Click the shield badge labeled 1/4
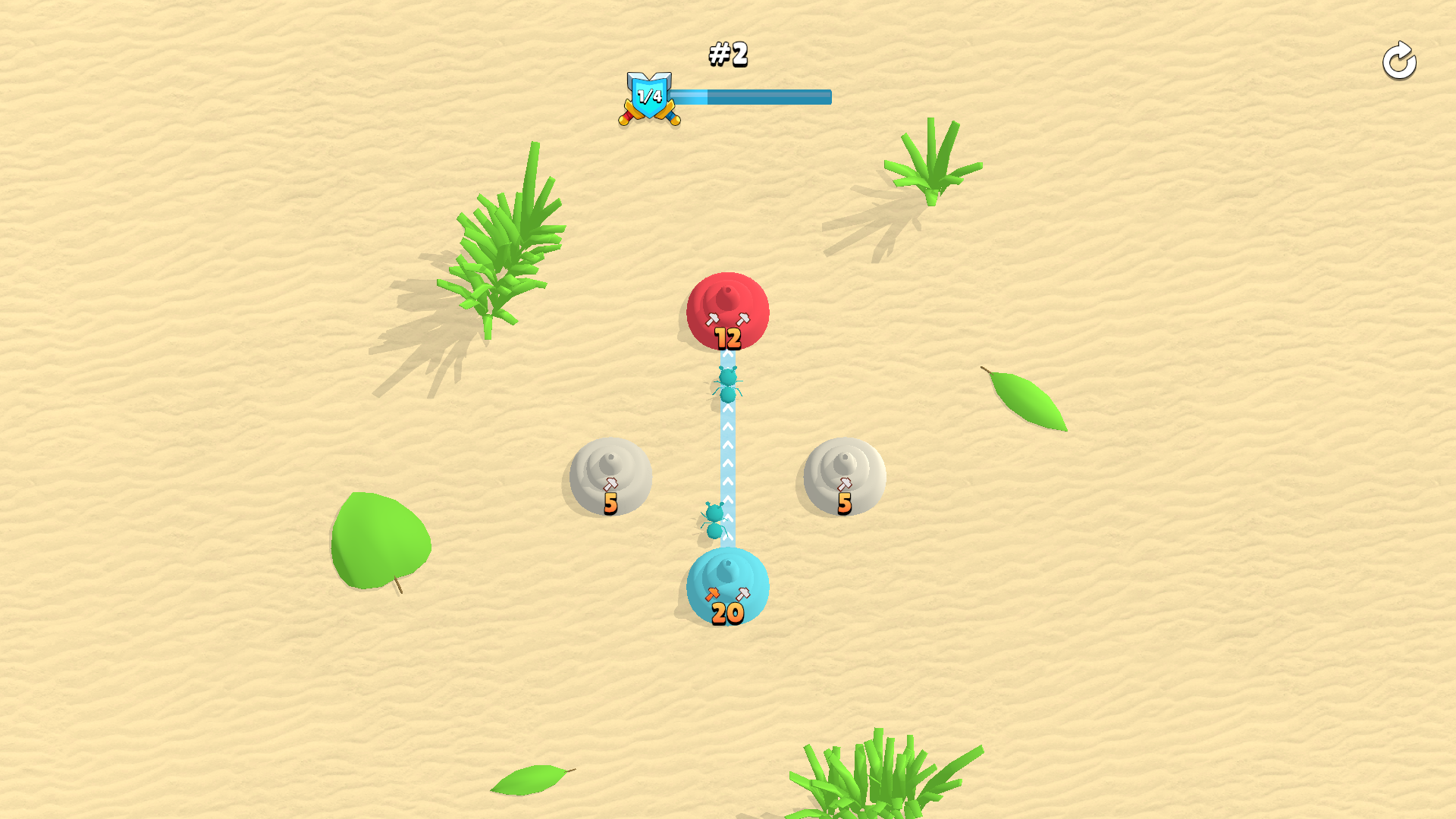This screenshot has width=1456, height=819. 651,93
